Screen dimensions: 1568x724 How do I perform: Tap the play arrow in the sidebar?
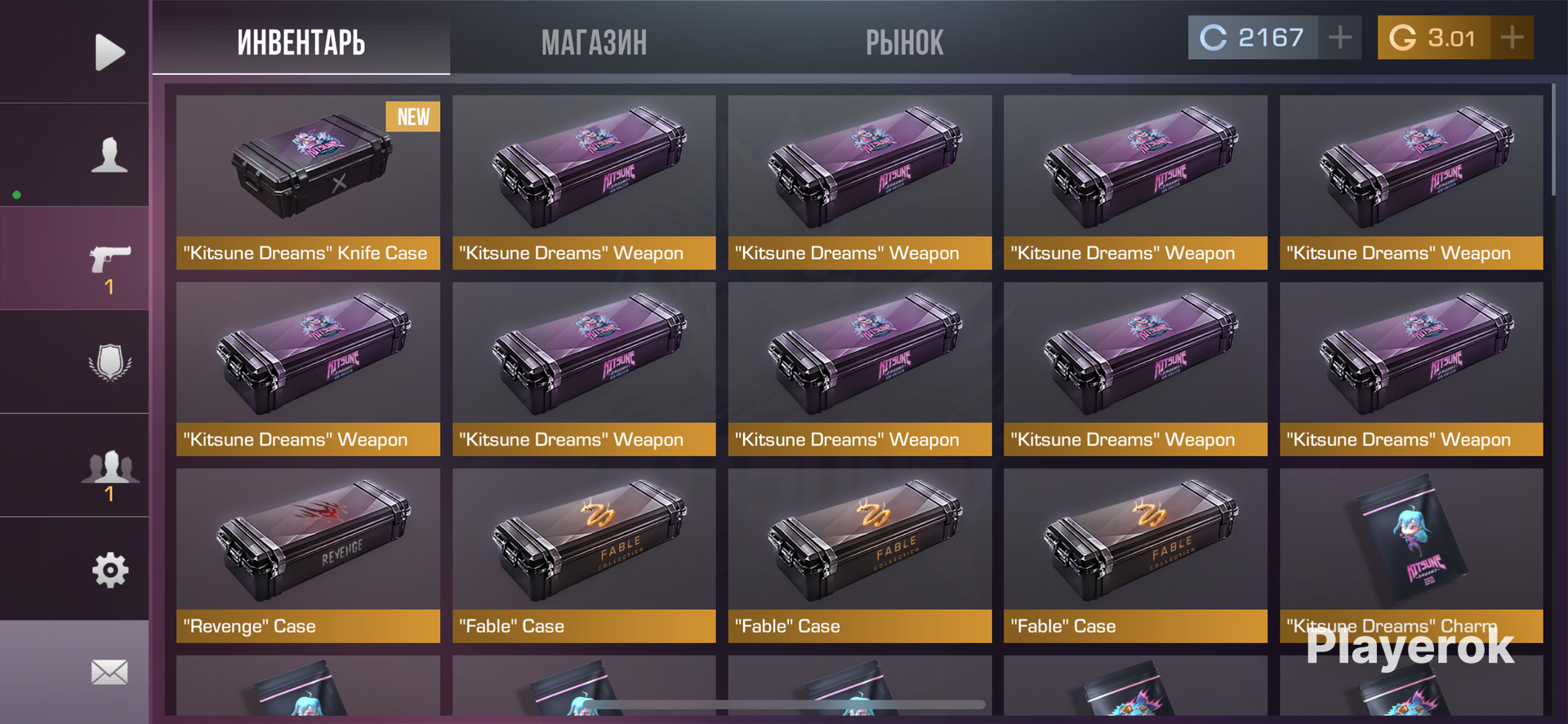click(109, 52)
